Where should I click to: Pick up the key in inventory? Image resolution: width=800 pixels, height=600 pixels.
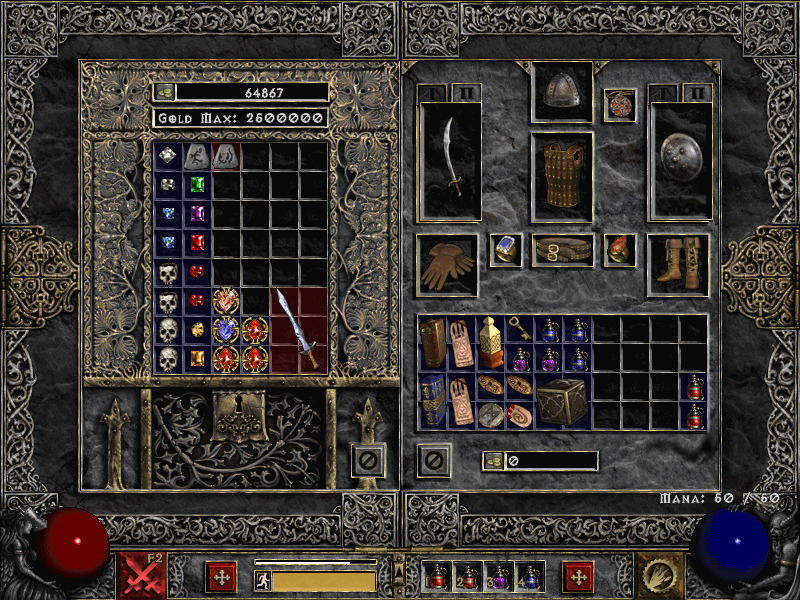pyautogui.click(x=520, y=328)
